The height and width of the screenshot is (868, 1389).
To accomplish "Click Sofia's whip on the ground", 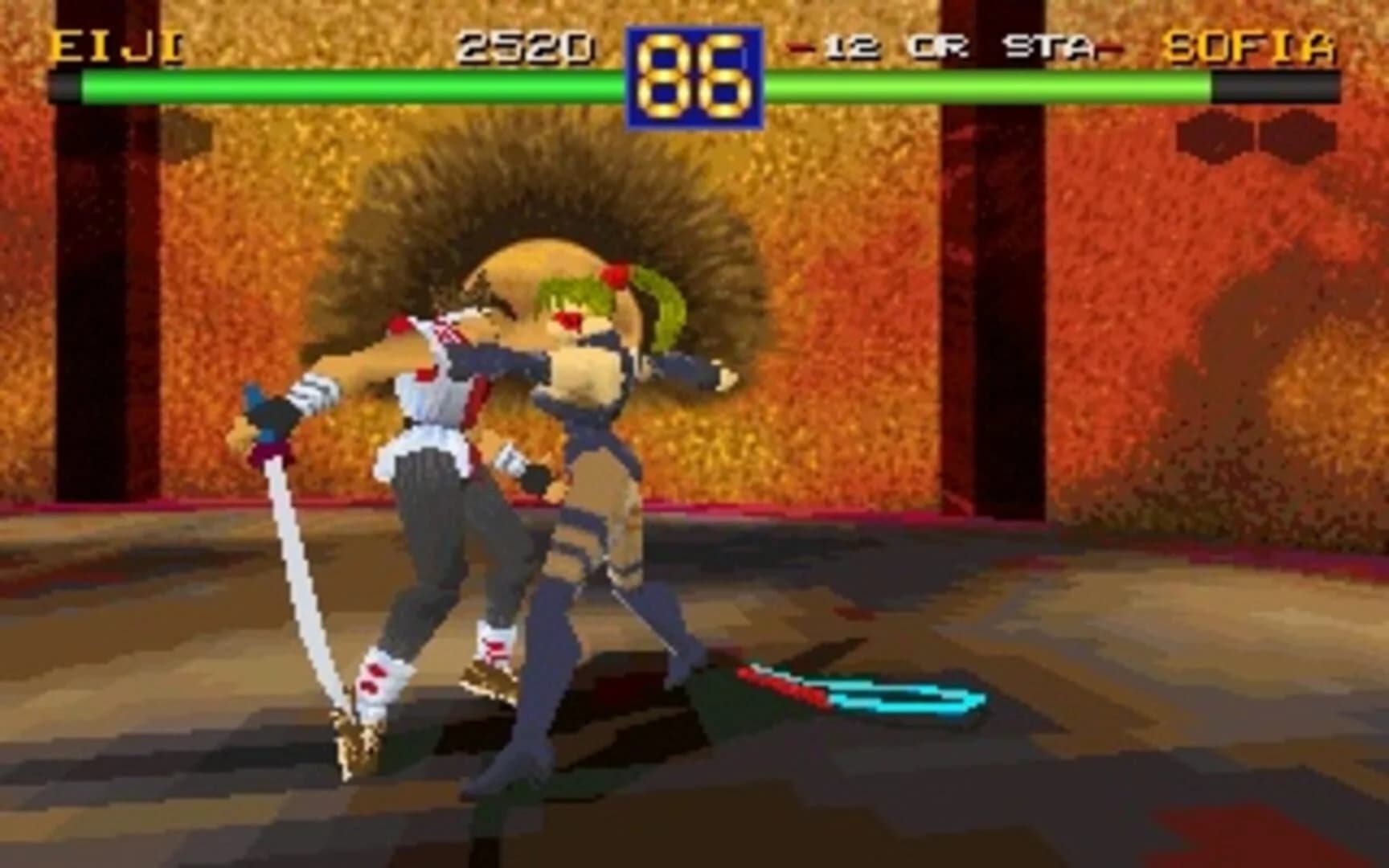I will (x=860, y=695).
